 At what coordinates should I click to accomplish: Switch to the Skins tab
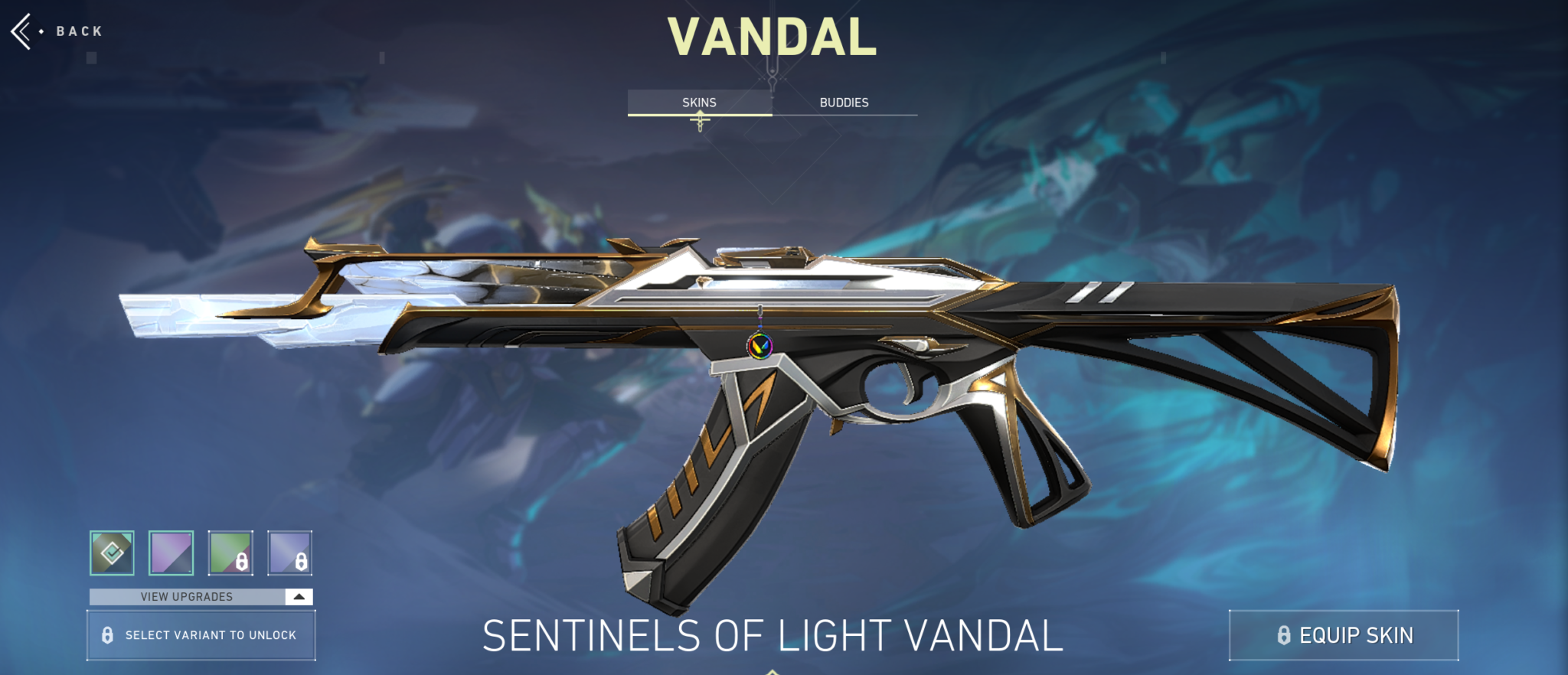pos(698,102)
